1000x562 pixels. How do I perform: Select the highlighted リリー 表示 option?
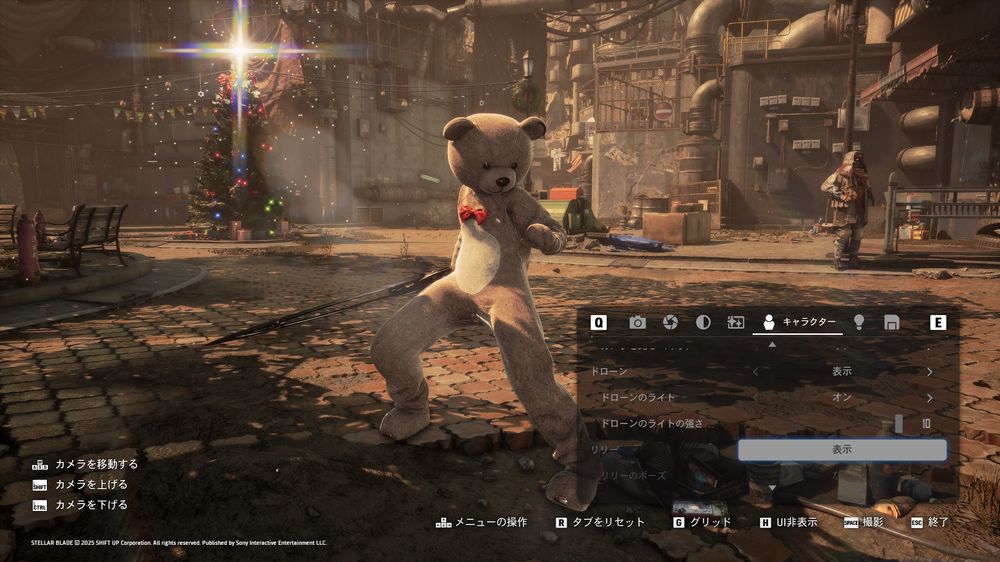click(842, 450)
